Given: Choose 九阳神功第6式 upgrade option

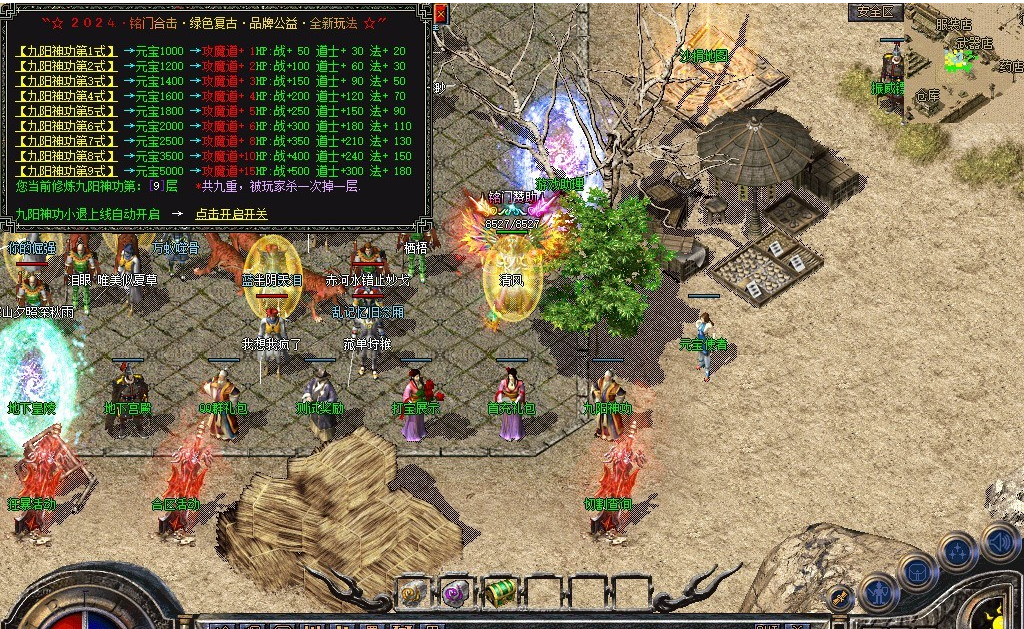Looking at the screenshot, I should [67, 126].
